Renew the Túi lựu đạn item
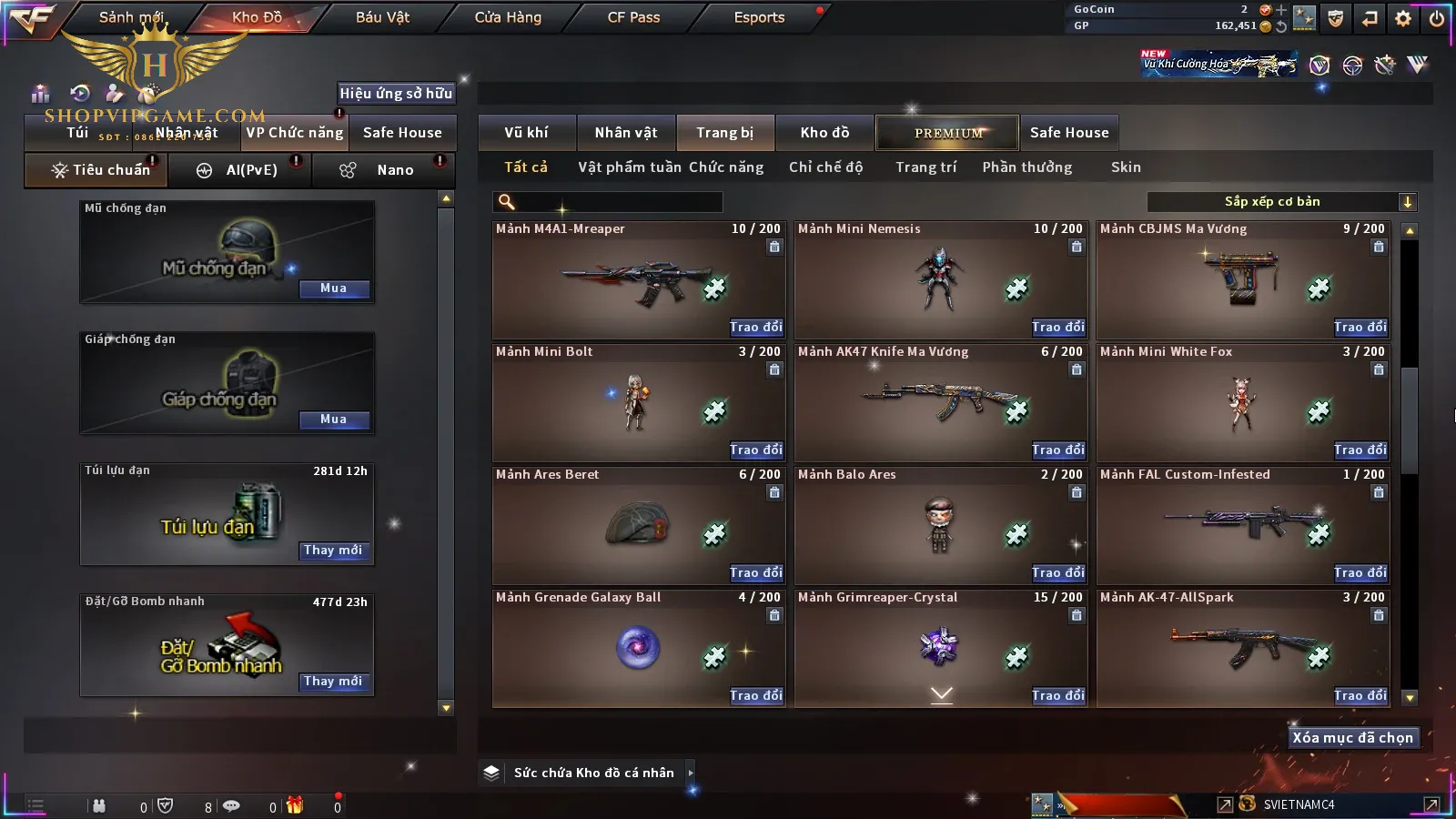The height and width of the screenshot is (819, 1456). pyautogui.click(x=334, y=551)
